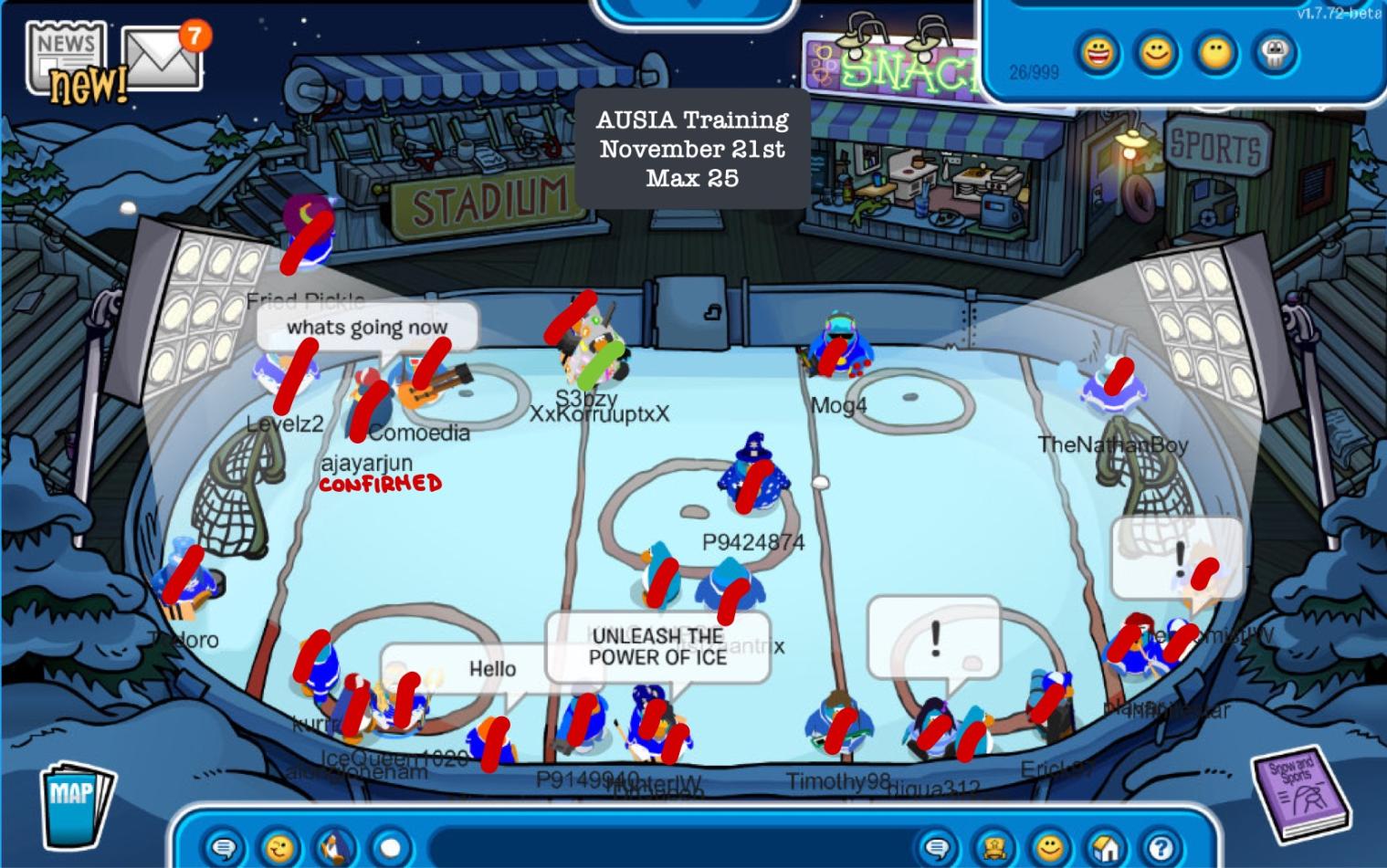The image size is (1387, 868).
Task: Open the mail envelope with 7 messages
Action: (161, 58)
